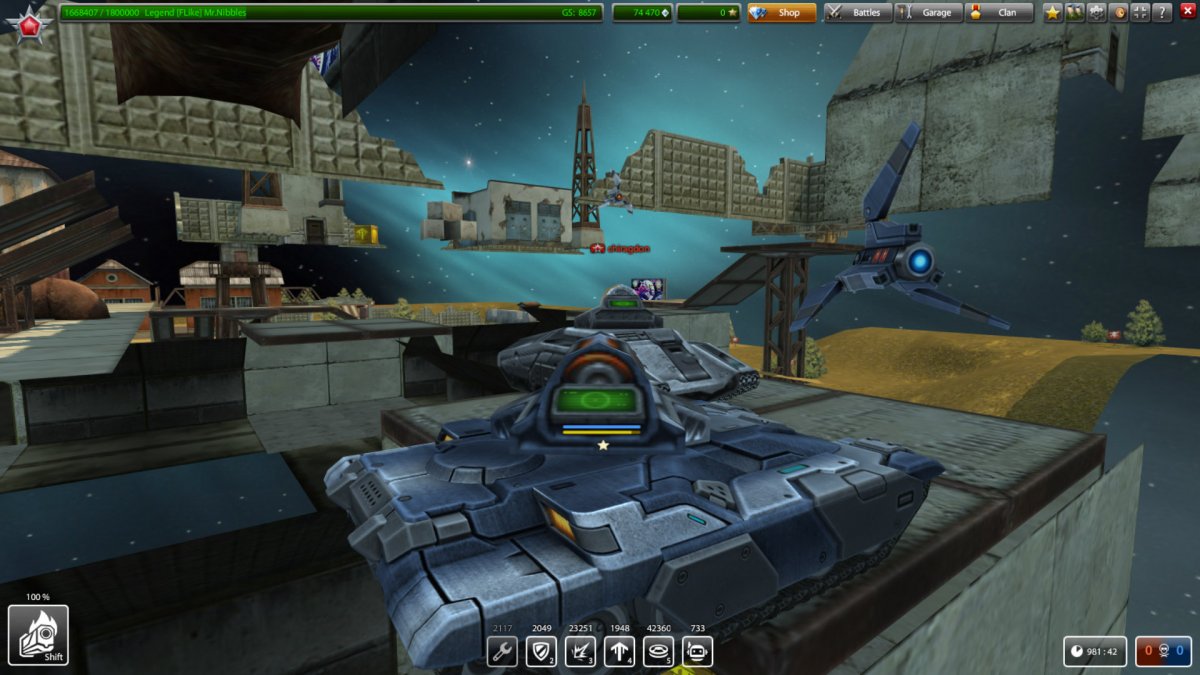This screenshot has height=675, width=1200.
Task: Open the Shop
Action: (781, 13)
